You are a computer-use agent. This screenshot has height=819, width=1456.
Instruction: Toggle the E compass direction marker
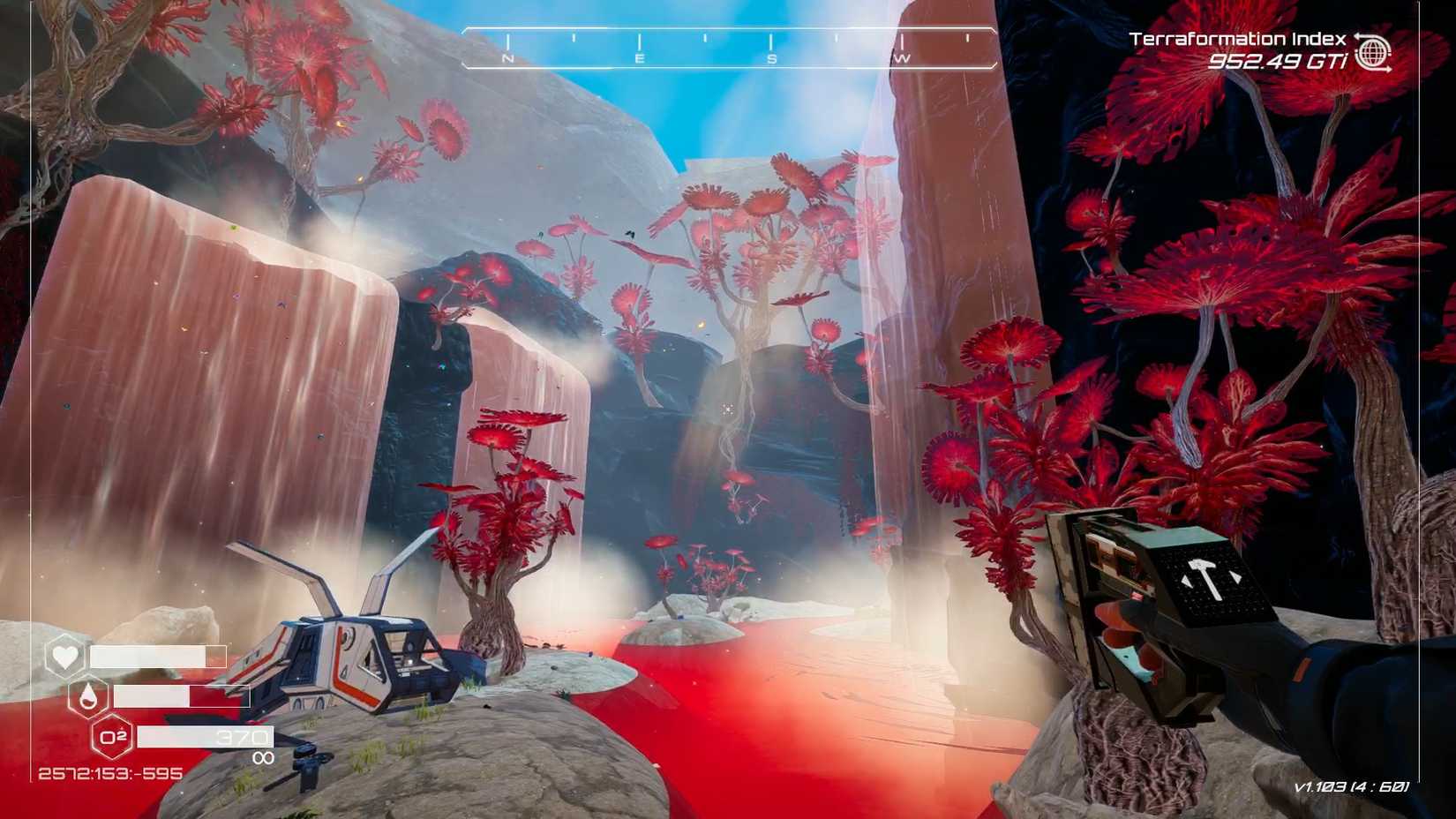(639, 58)
